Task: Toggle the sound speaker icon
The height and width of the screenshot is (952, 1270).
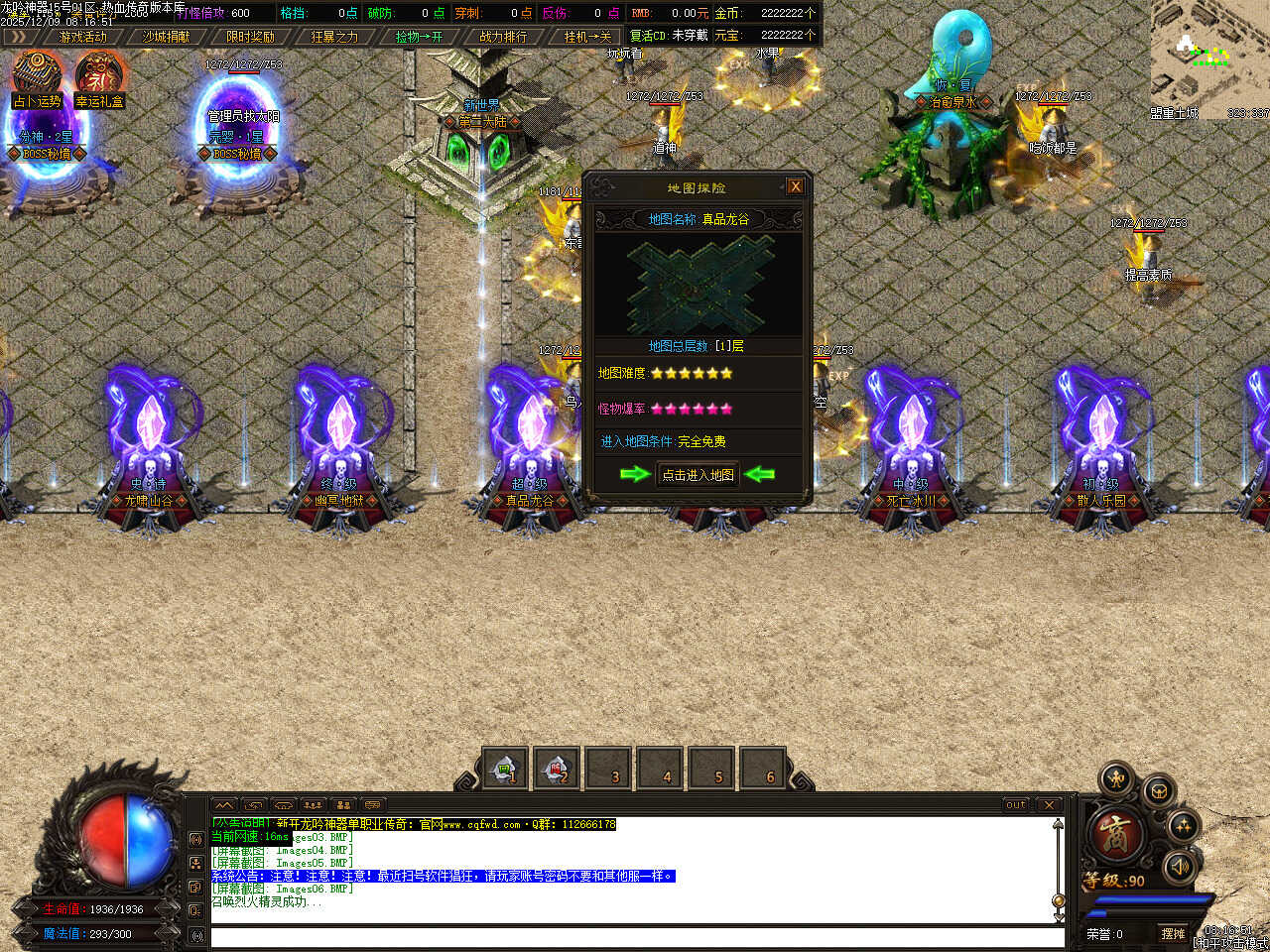Action: (x=1179, y=867)
